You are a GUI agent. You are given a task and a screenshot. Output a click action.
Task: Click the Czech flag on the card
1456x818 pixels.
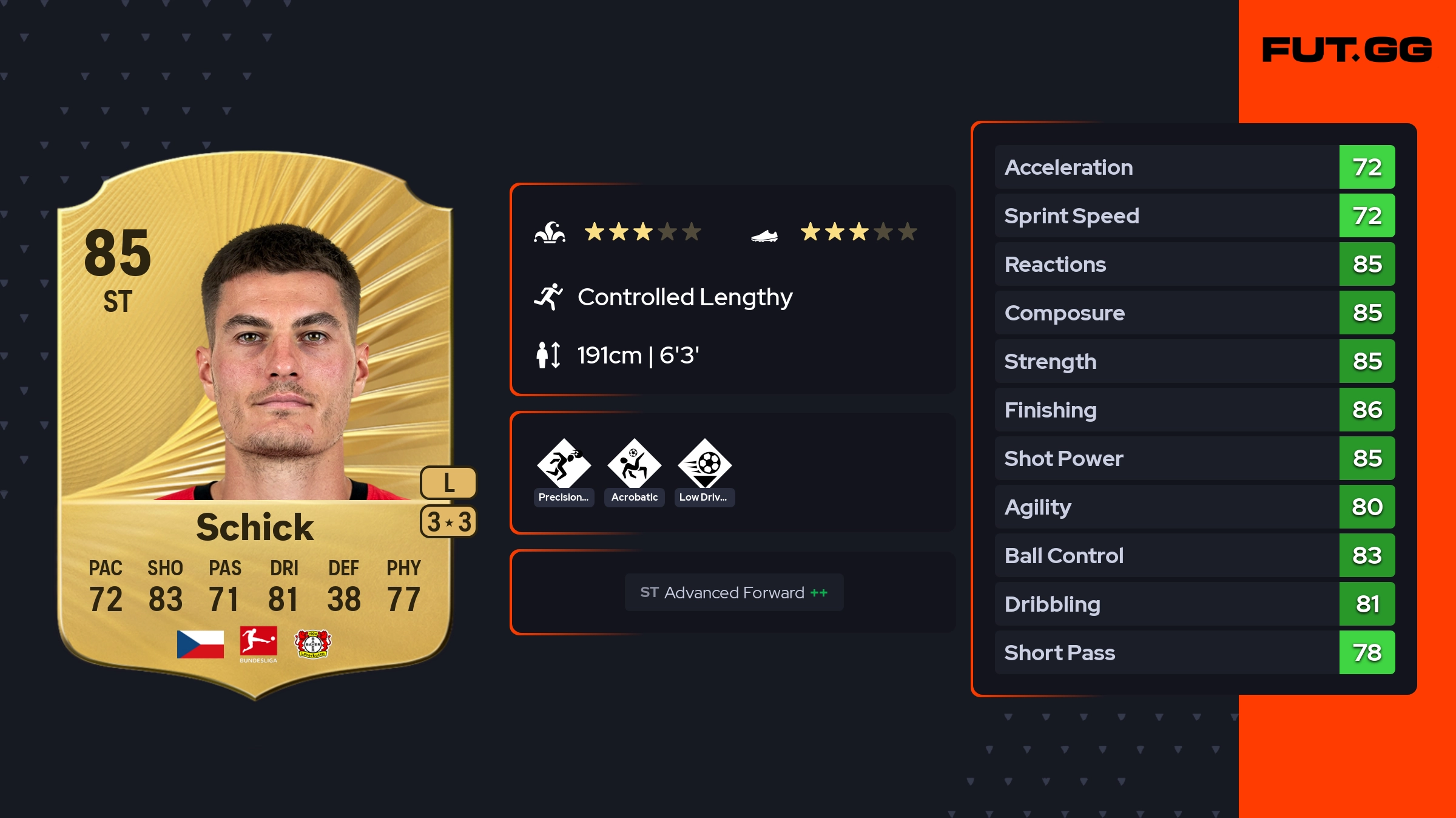200,644
